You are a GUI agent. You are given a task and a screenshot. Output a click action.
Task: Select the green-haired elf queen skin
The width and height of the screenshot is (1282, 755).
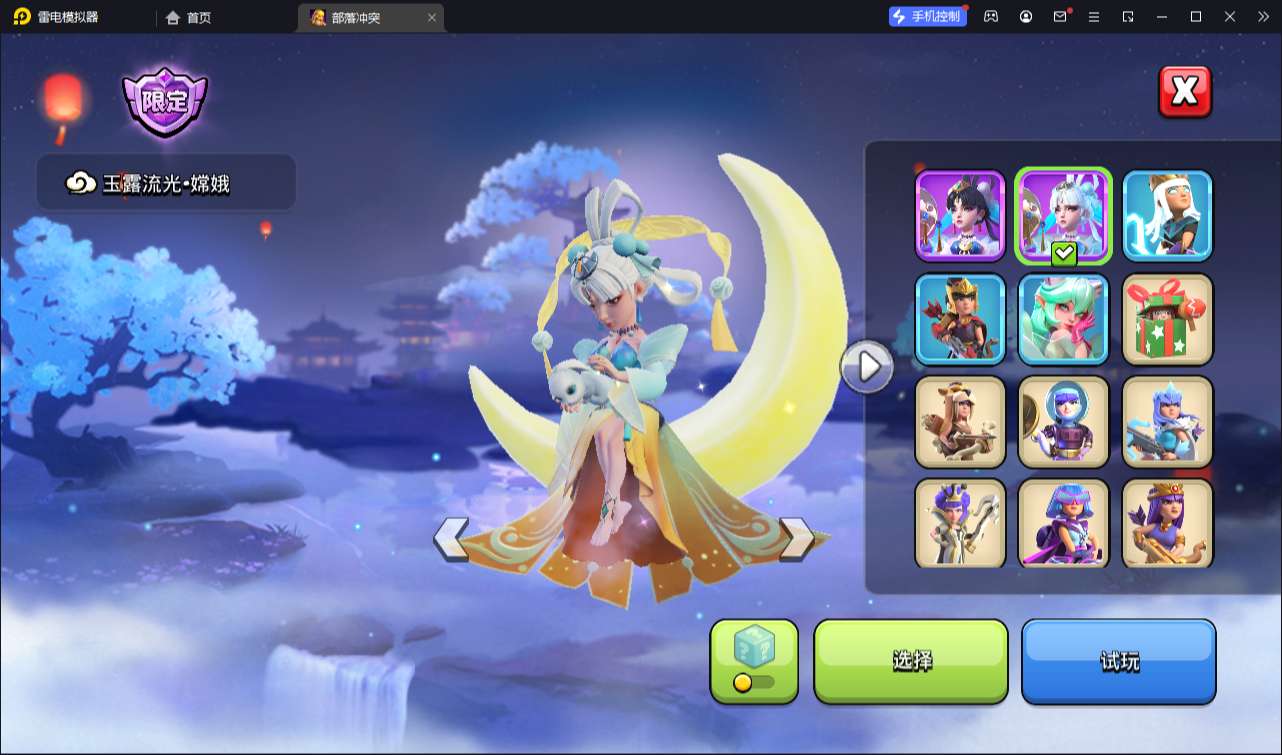pos(1063,319)
